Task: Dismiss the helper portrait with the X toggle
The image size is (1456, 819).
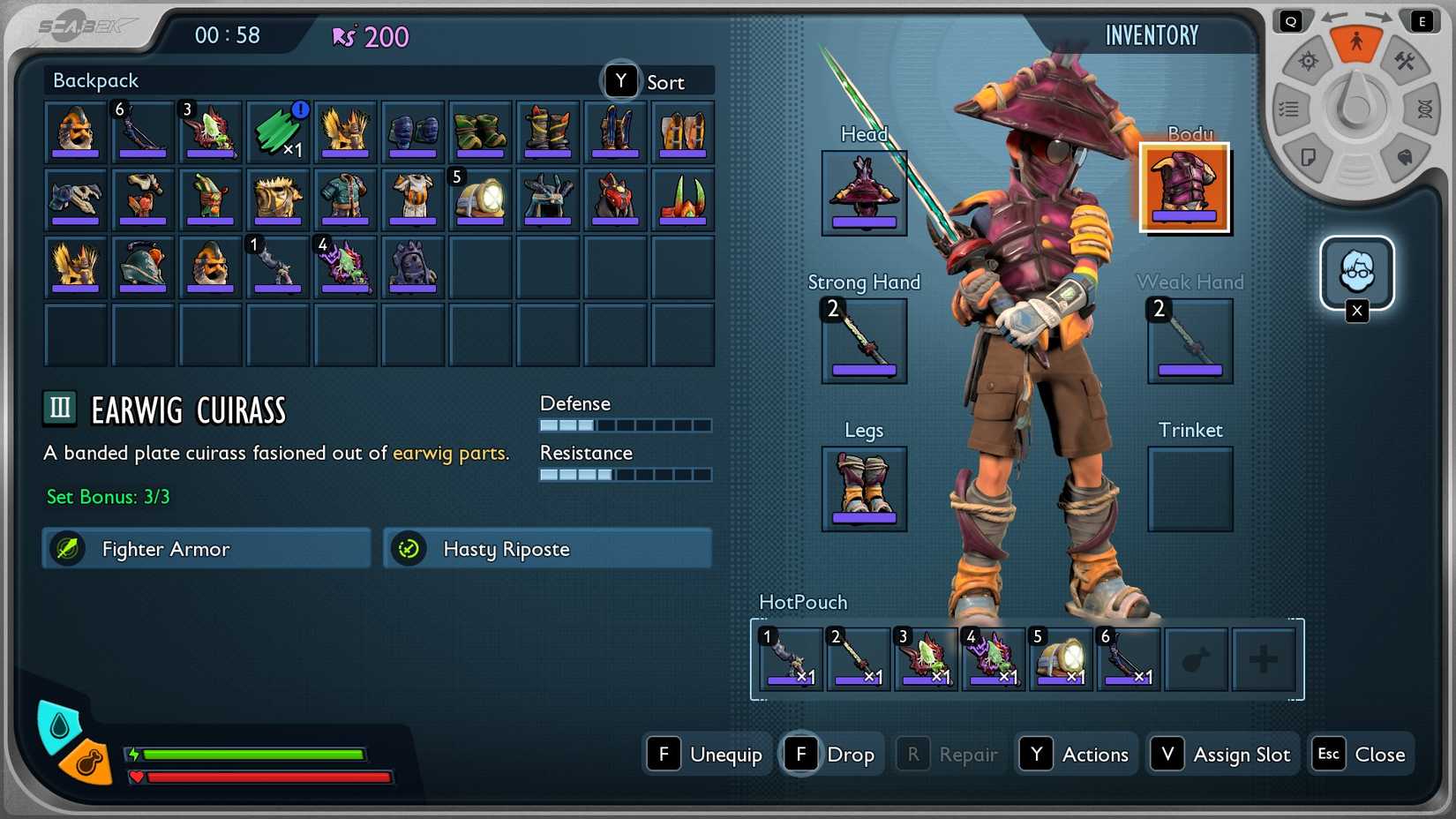Action: [1357, 311]
